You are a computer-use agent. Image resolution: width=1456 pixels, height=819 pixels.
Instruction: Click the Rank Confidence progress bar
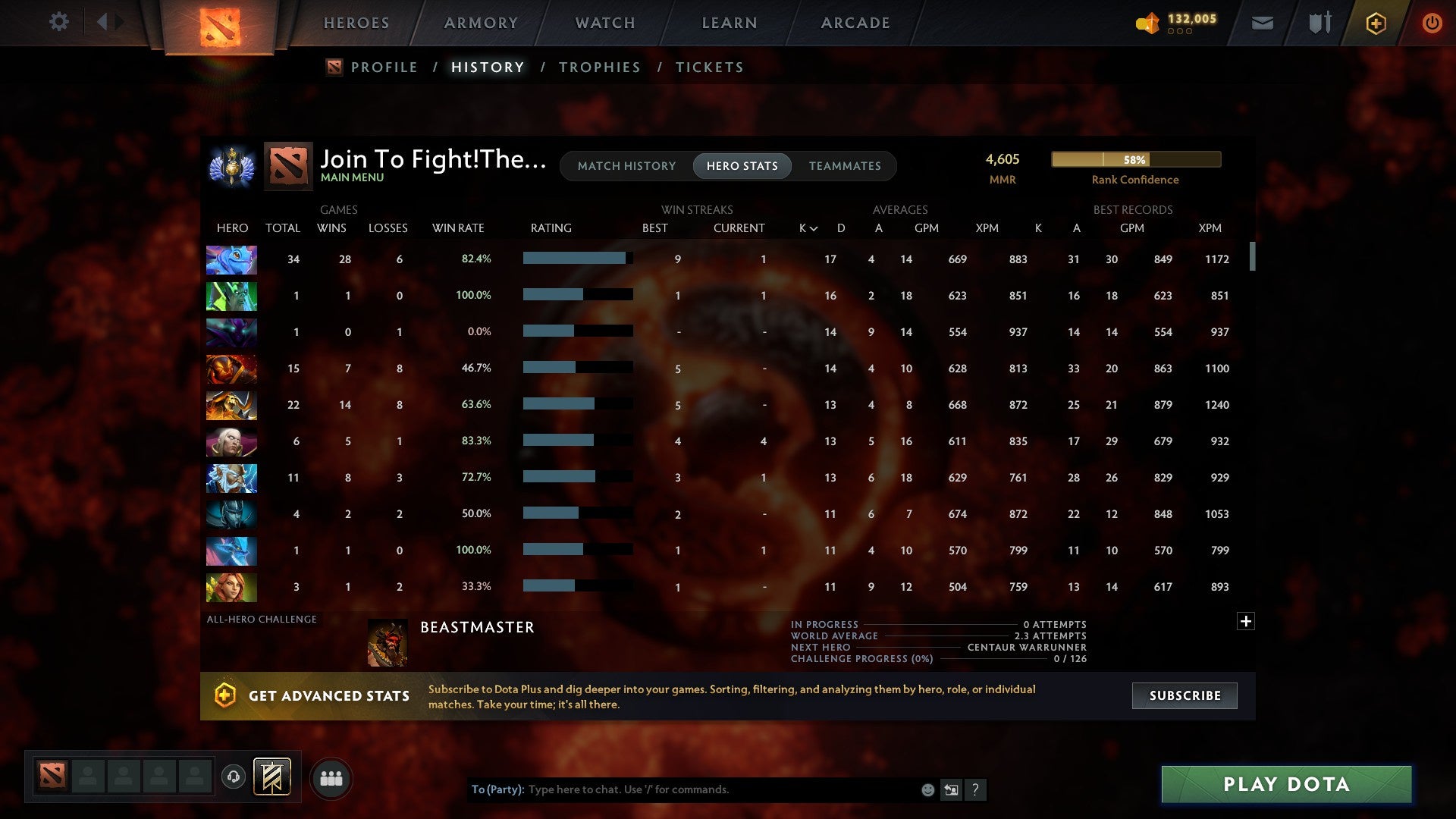pyautogui.click(x=1135, y=159)
